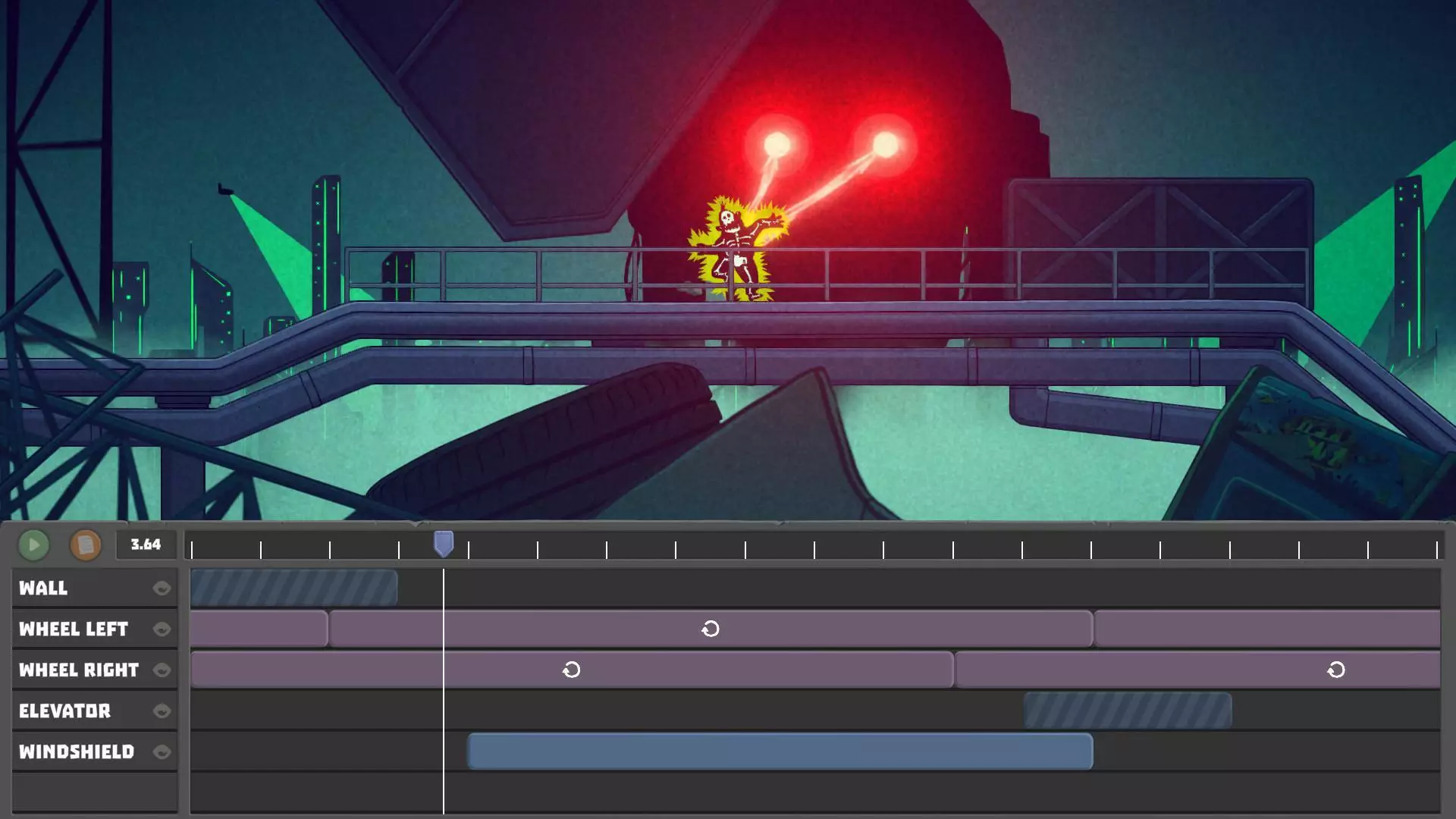
Task: Toggle visibility of the WHEEL RIGHT track
Action: (x=163, y=670)
